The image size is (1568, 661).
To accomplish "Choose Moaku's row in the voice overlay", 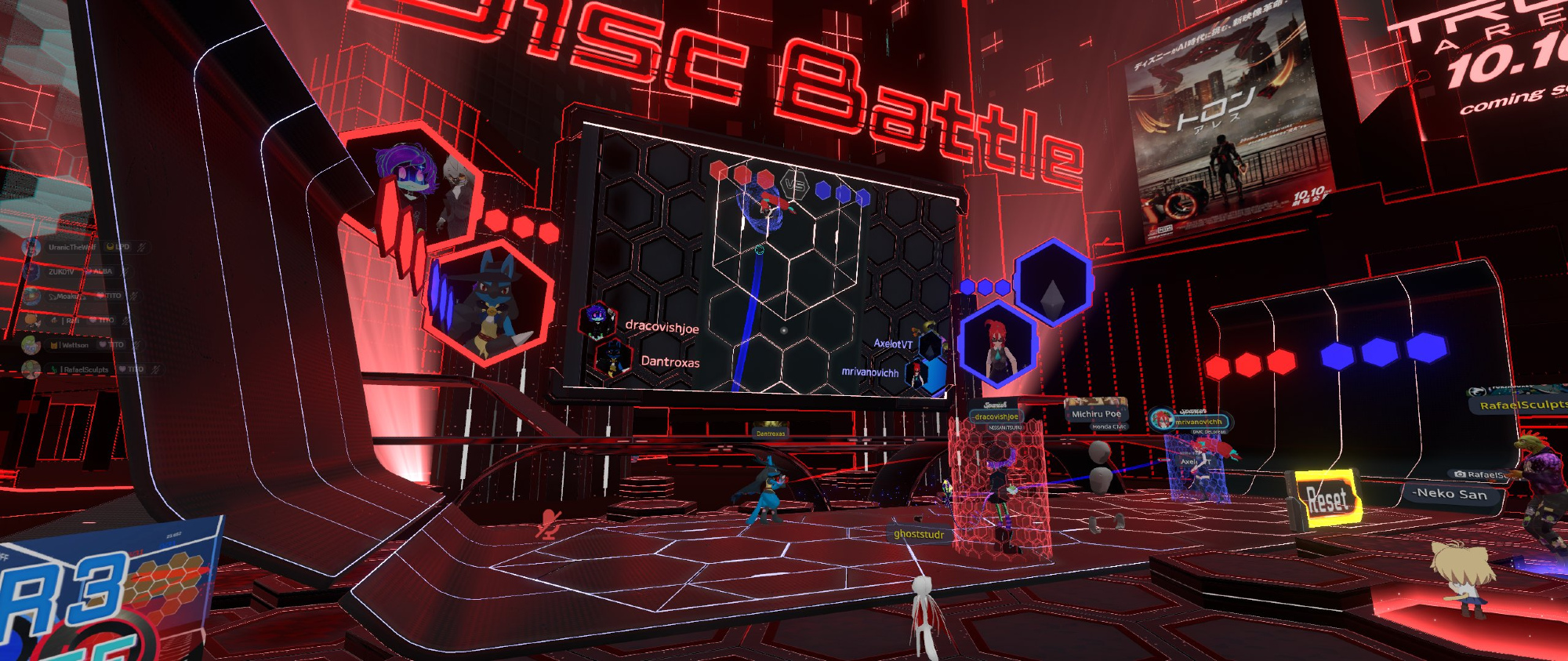I will 66,296.
